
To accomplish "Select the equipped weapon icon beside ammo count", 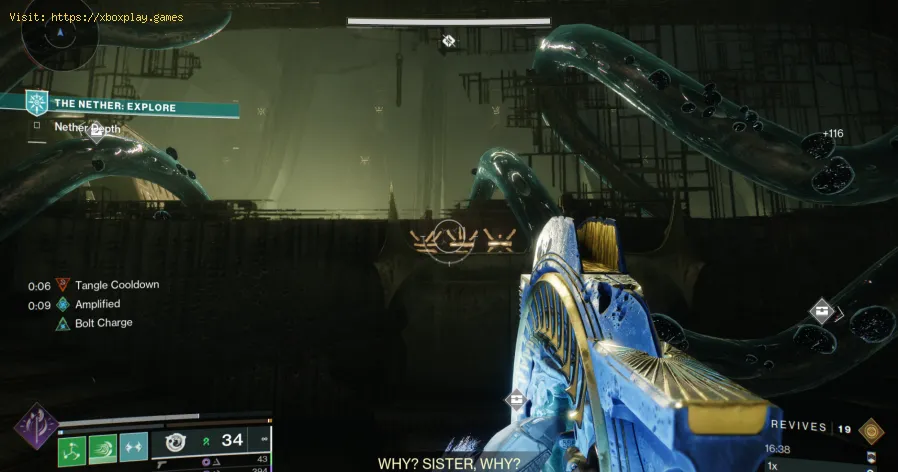I will pos(177,441).
